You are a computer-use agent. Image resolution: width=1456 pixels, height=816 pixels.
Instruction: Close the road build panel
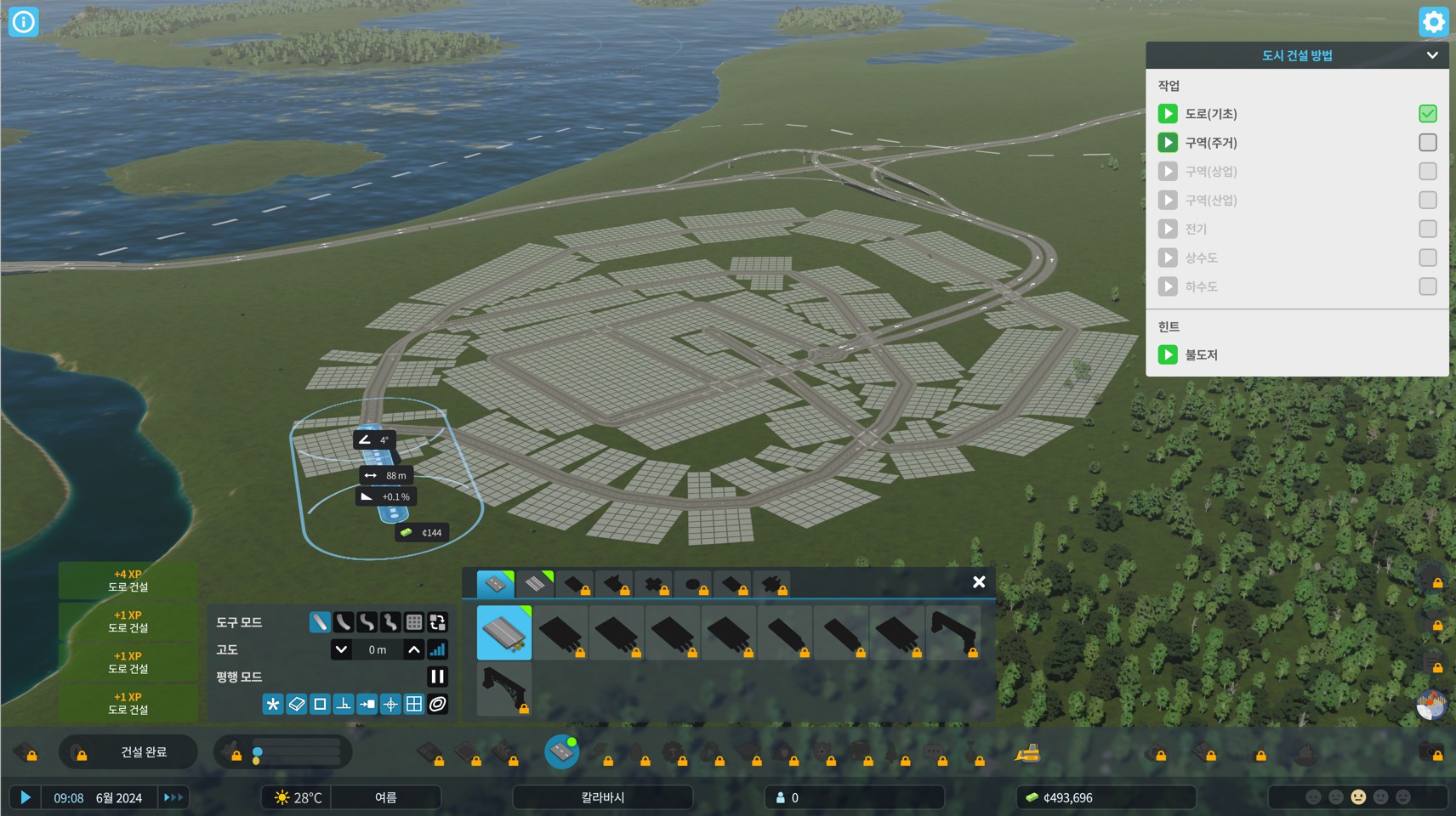(979, 582)
